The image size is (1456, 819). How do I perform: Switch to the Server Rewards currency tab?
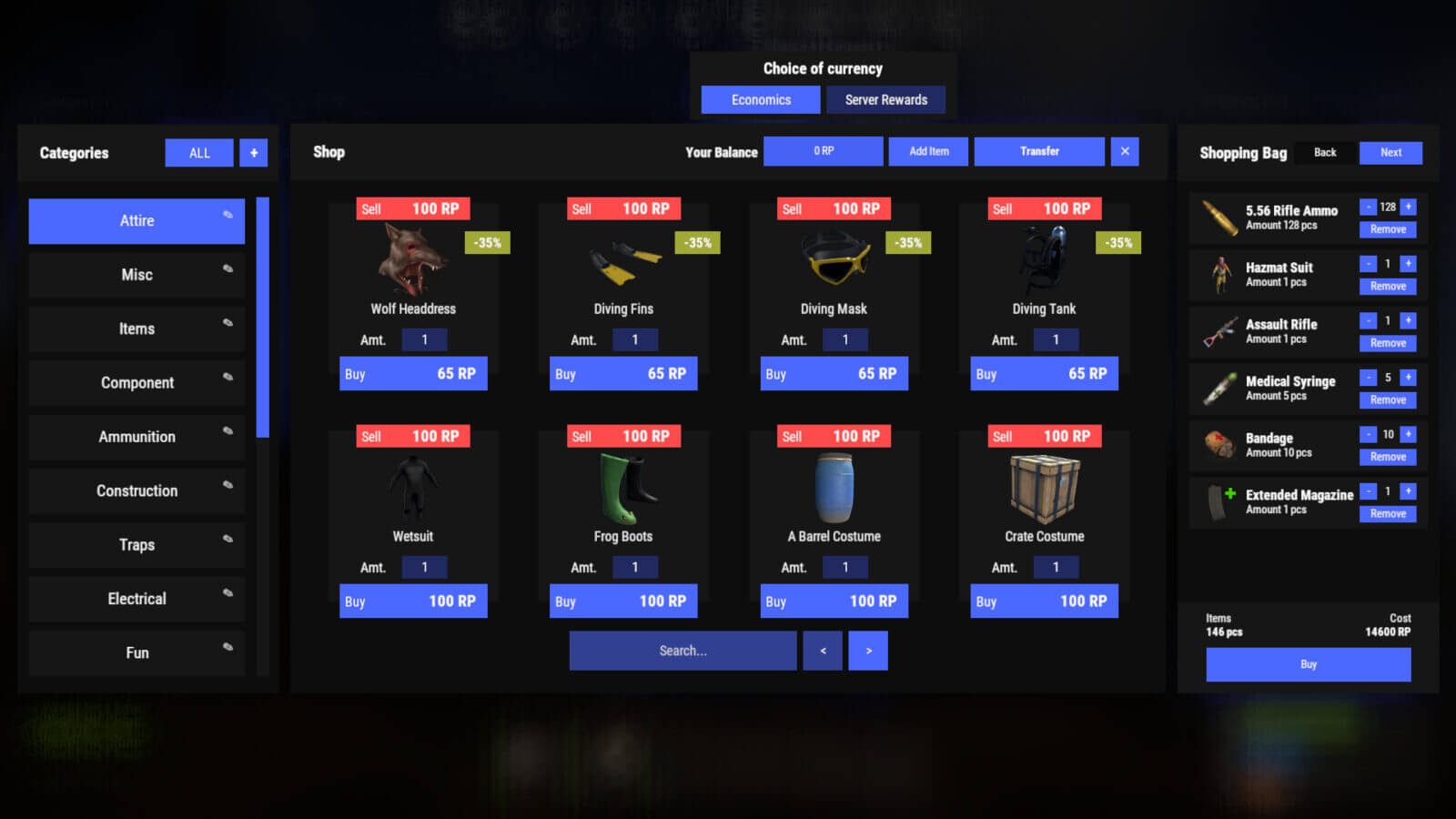885,99
